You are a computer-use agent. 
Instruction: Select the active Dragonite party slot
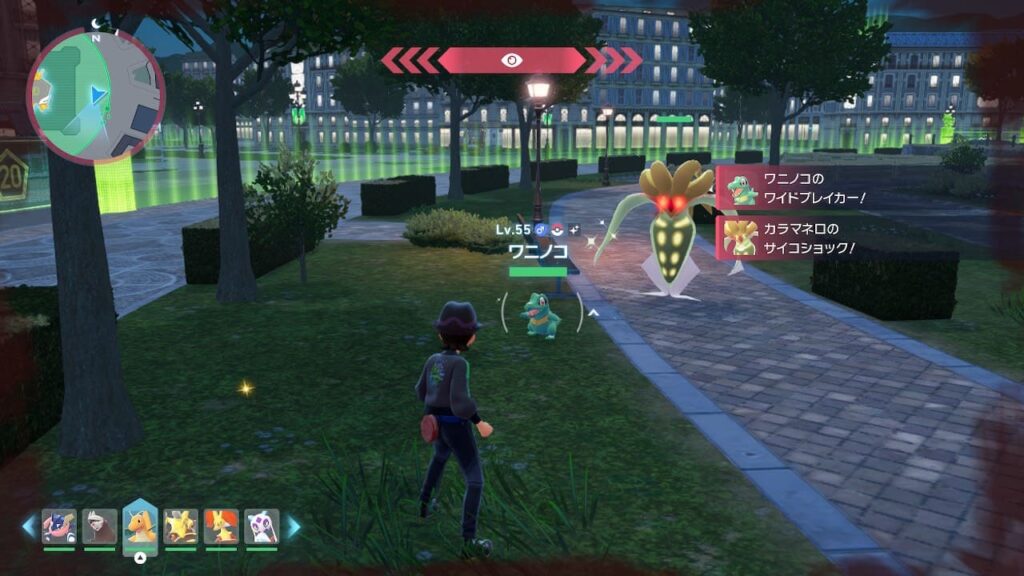(x=140, y=524)
